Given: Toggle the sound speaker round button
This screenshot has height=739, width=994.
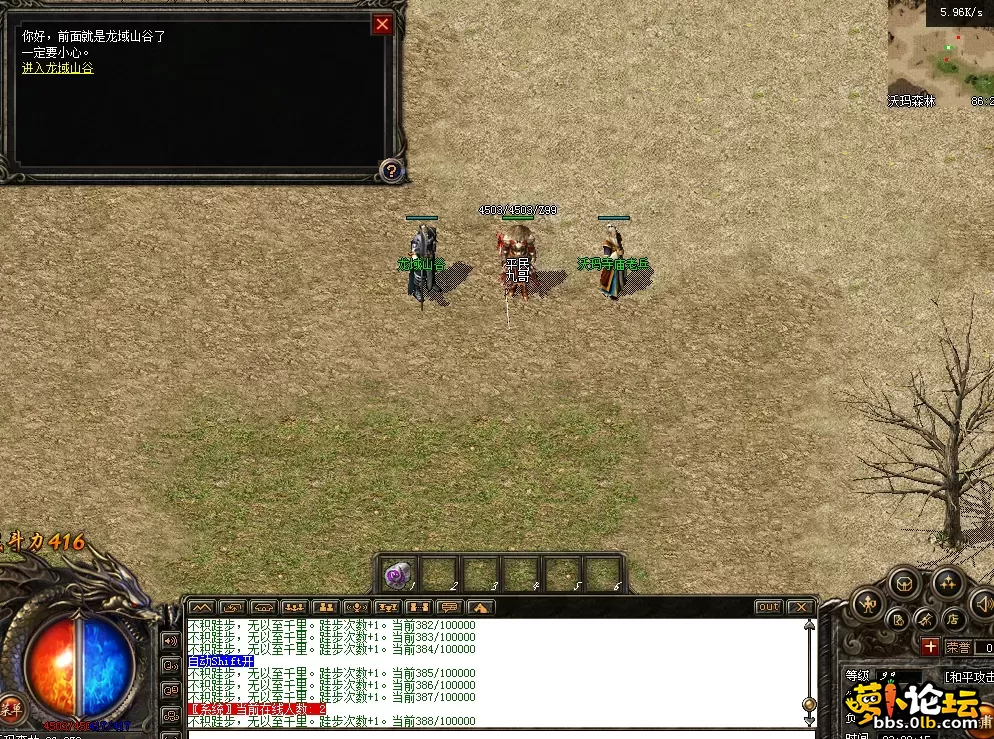Looking at the screenshot, I should tap(982, 602).
